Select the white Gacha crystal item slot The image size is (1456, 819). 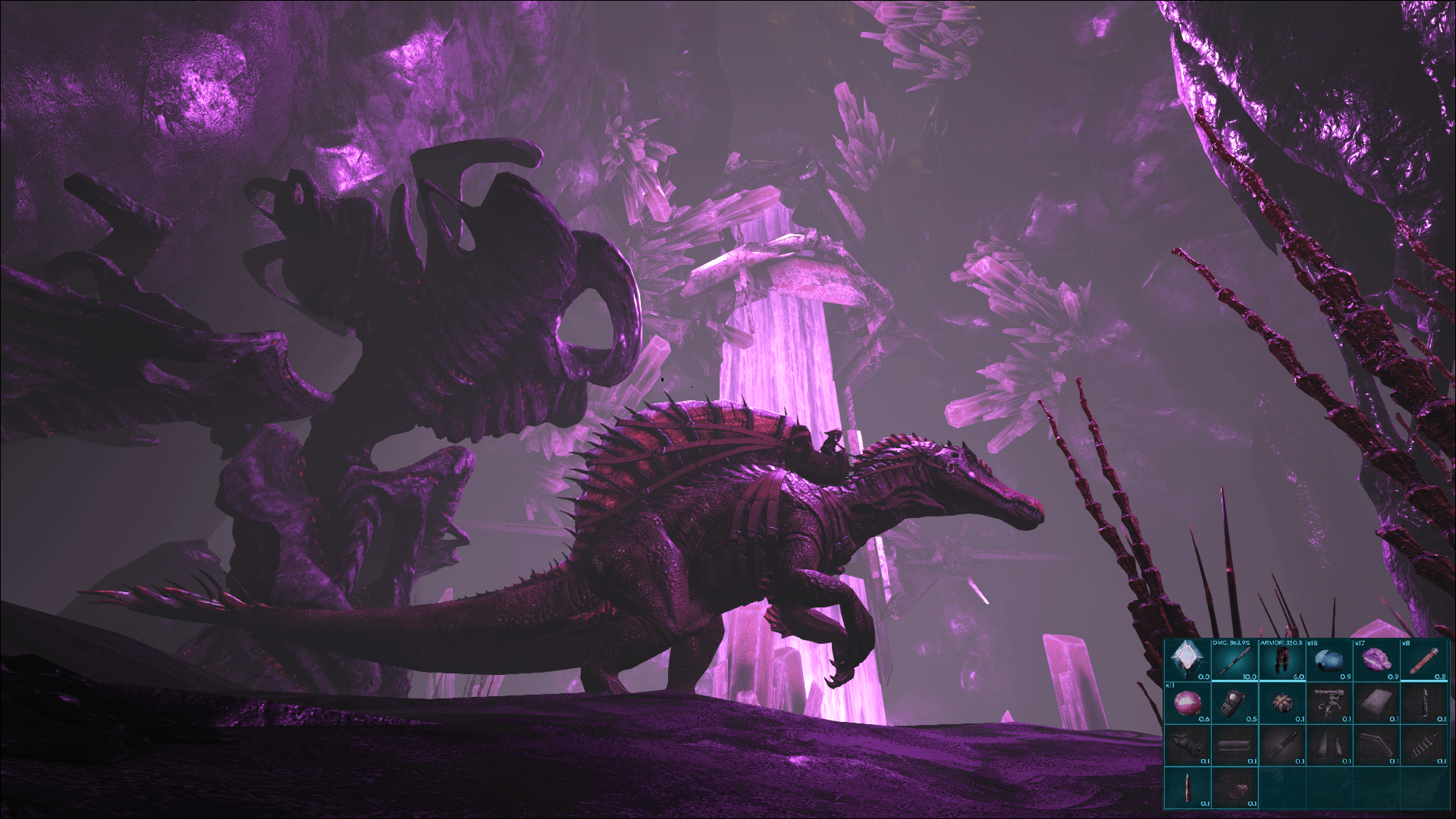pos(1188,661)
